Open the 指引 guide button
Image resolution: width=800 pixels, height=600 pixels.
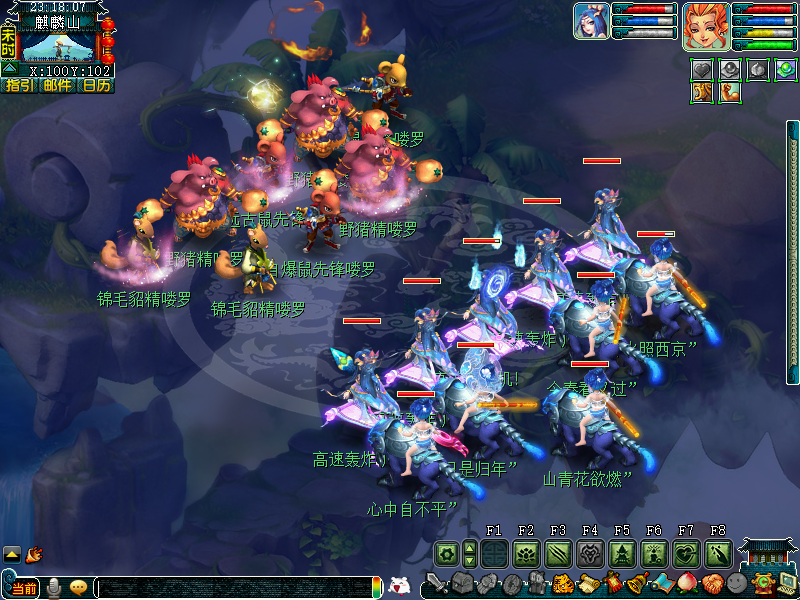coord(18,86)
